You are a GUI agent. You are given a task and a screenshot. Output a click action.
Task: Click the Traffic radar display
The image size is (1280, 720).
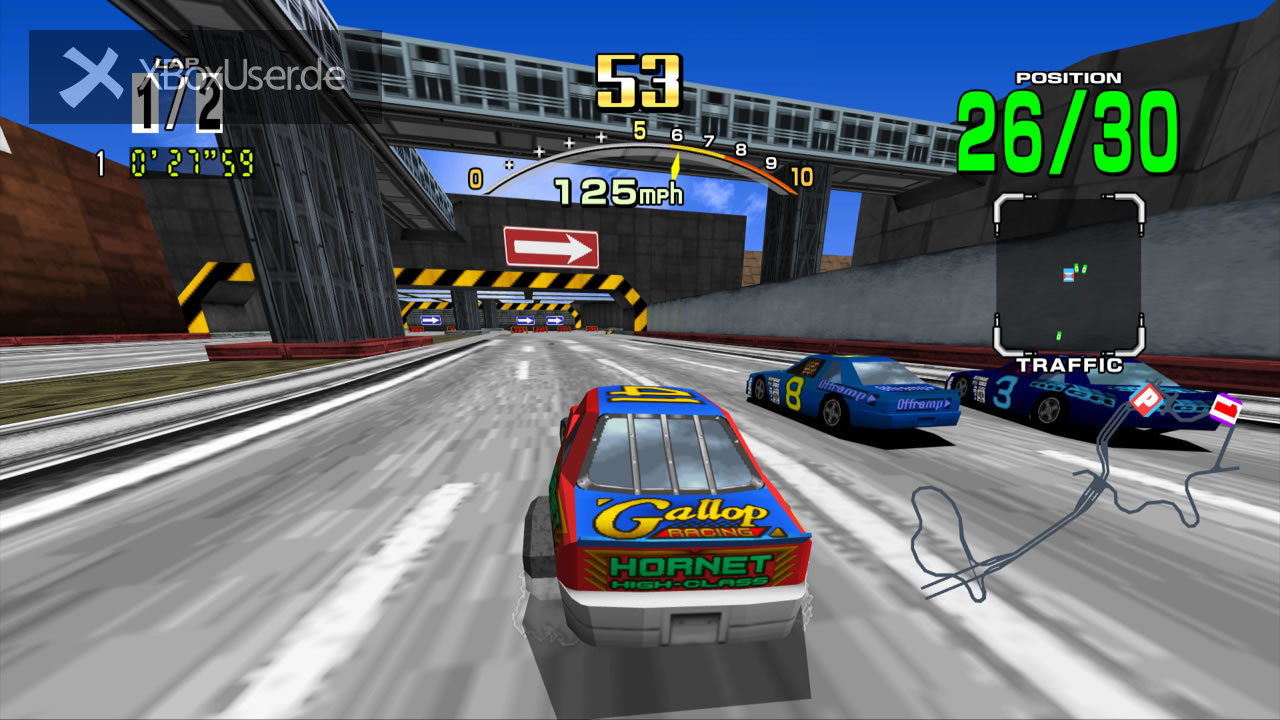(1068, 275)
